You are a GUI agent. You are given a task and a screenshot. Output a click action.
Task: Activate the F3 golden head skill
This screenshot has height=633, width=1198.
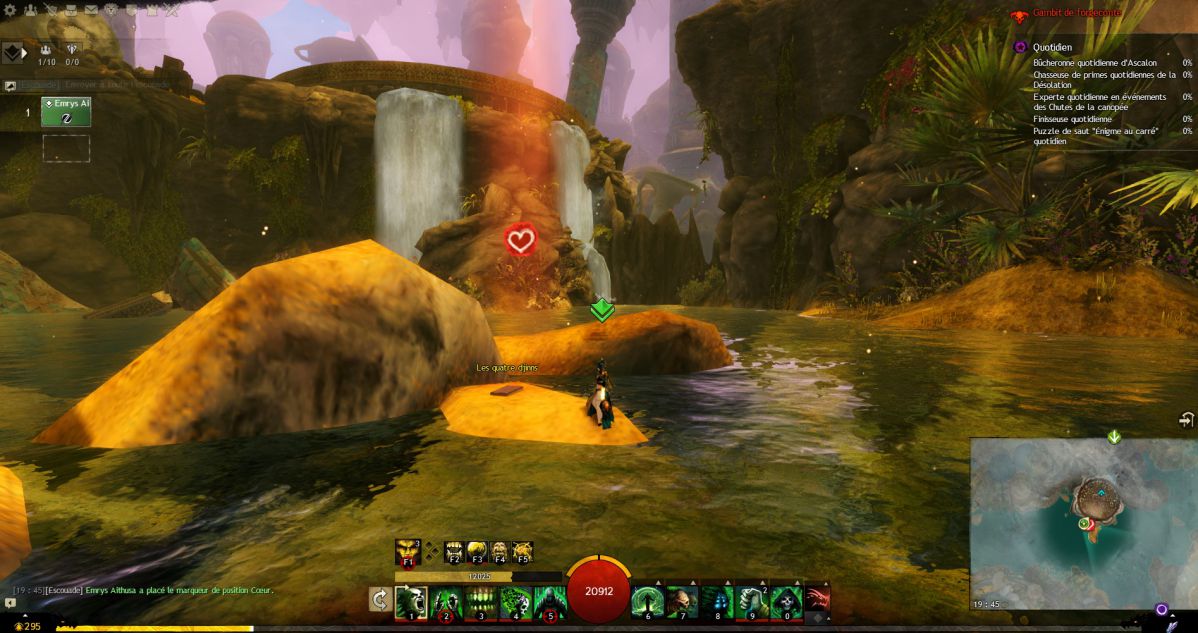[477, 552]
